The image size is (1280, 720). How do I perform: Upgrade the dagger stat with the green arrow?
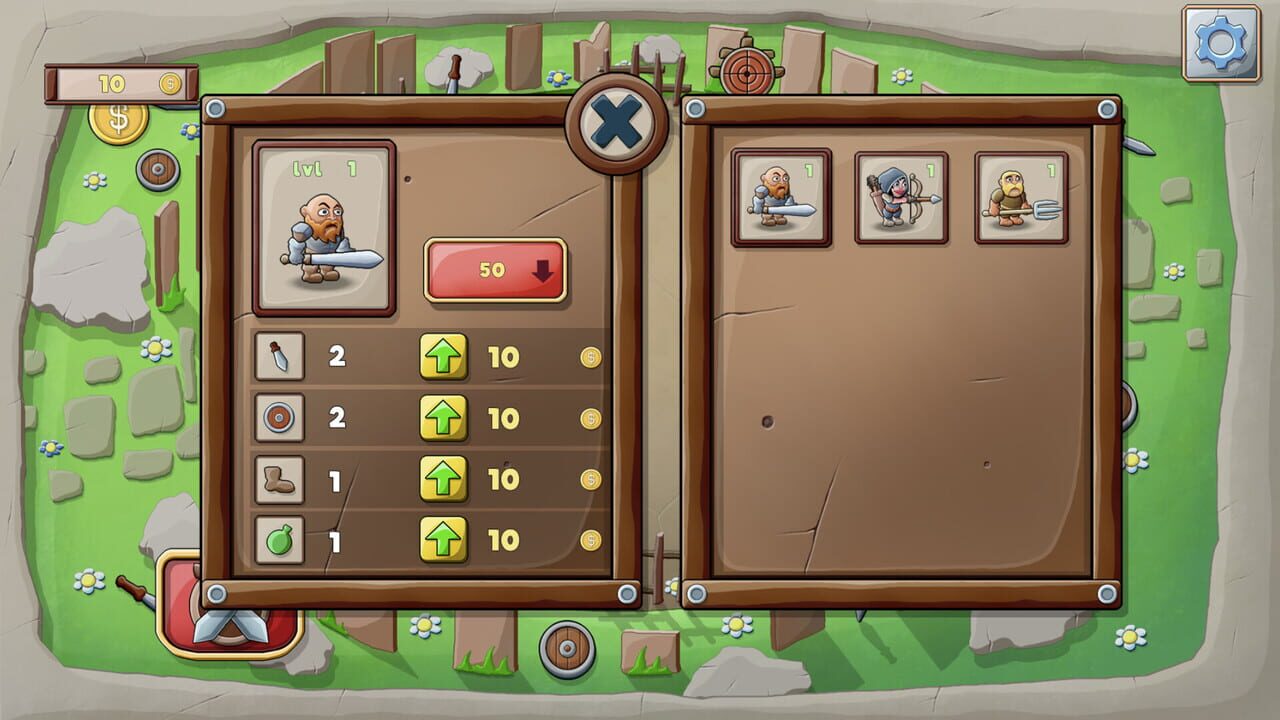click(444, 357)
